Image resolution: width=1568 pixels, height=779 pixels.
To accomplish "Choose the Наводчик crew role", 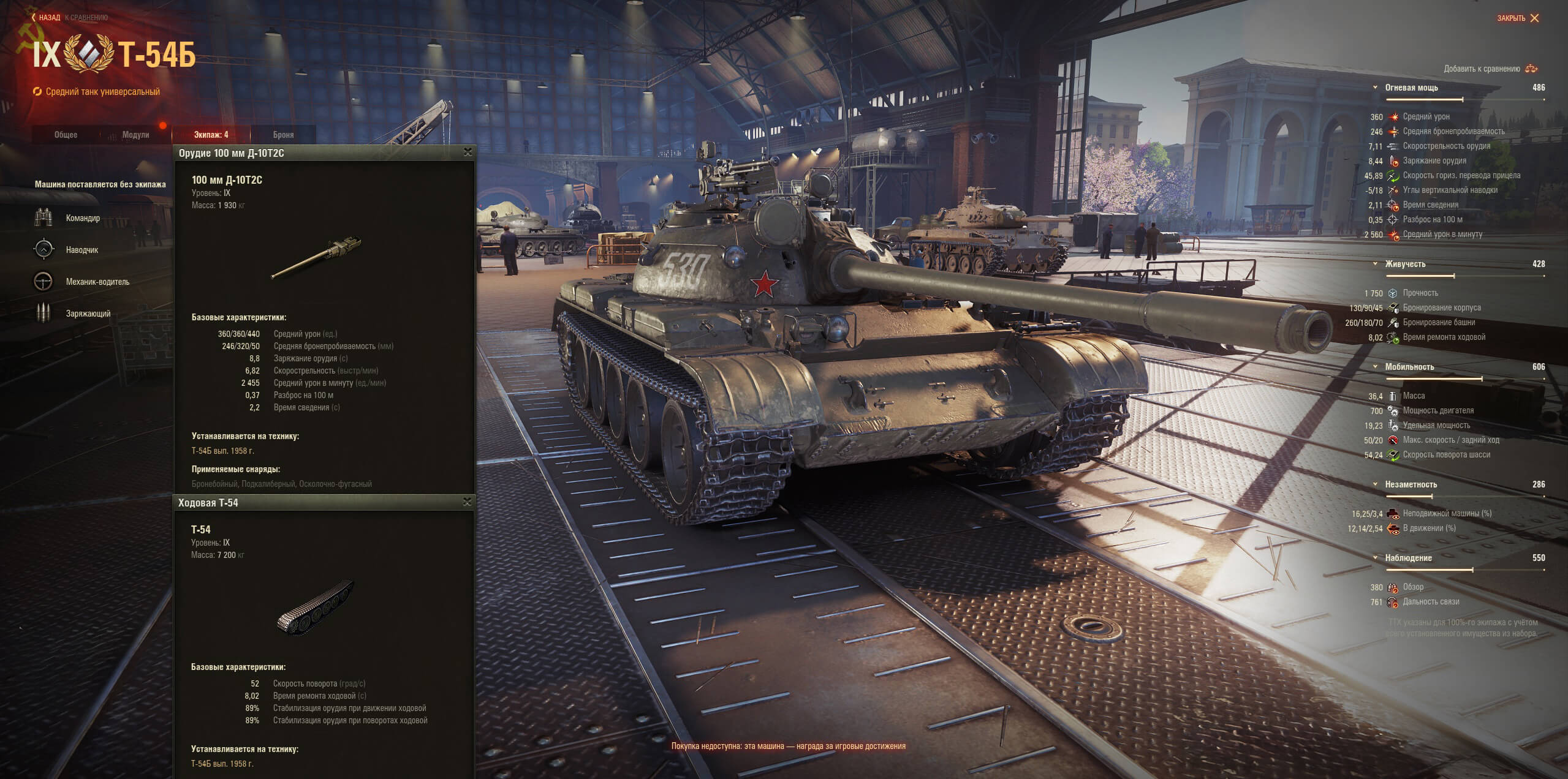I will (x=81, y=250).
